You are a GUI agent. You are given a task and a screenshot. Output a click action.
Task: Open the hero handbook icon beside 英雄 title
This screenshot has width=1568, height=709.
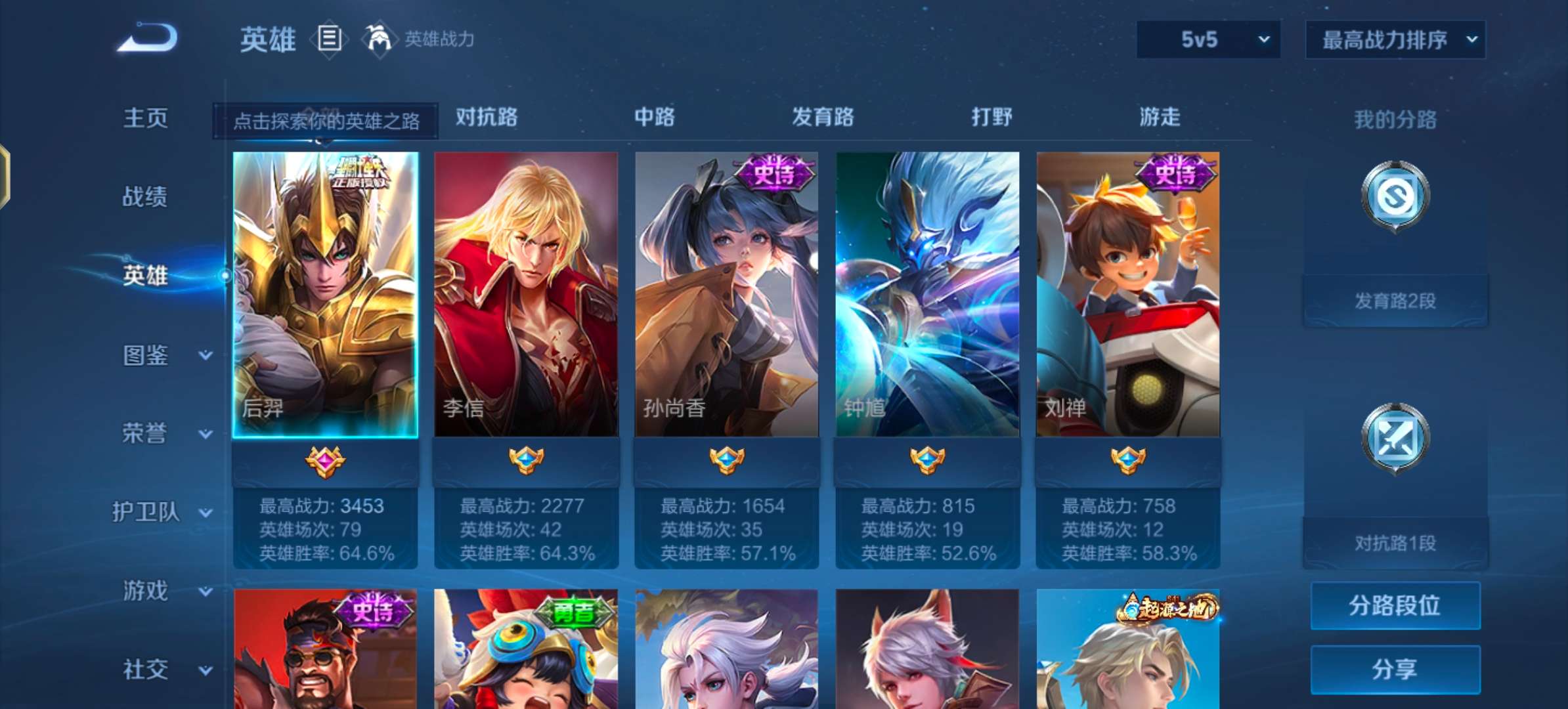(x=330, y=39)
